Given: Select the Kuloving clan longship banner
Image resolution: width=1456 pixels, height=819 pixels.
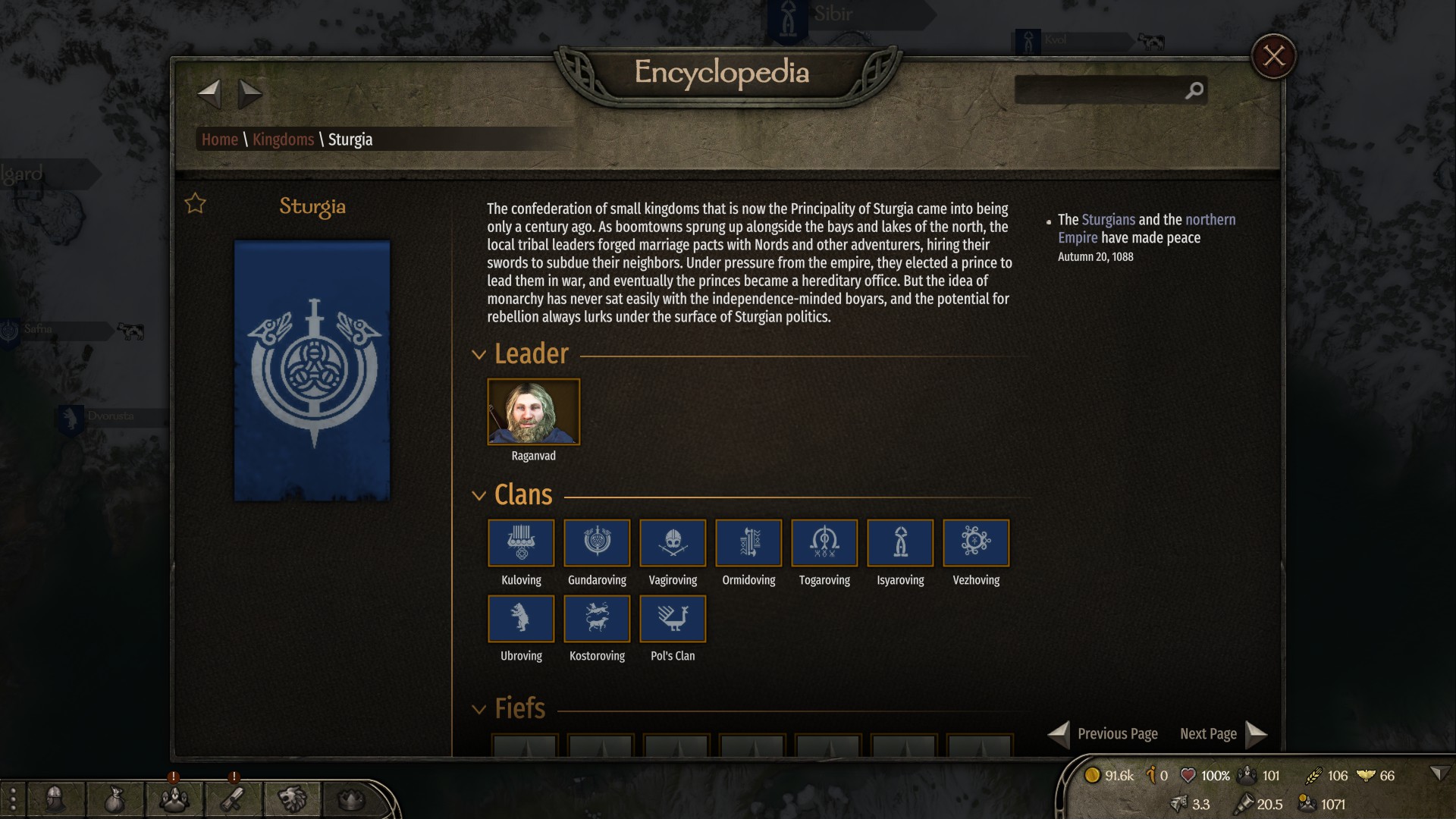Looking at the screenshot, I should point(521,543).
